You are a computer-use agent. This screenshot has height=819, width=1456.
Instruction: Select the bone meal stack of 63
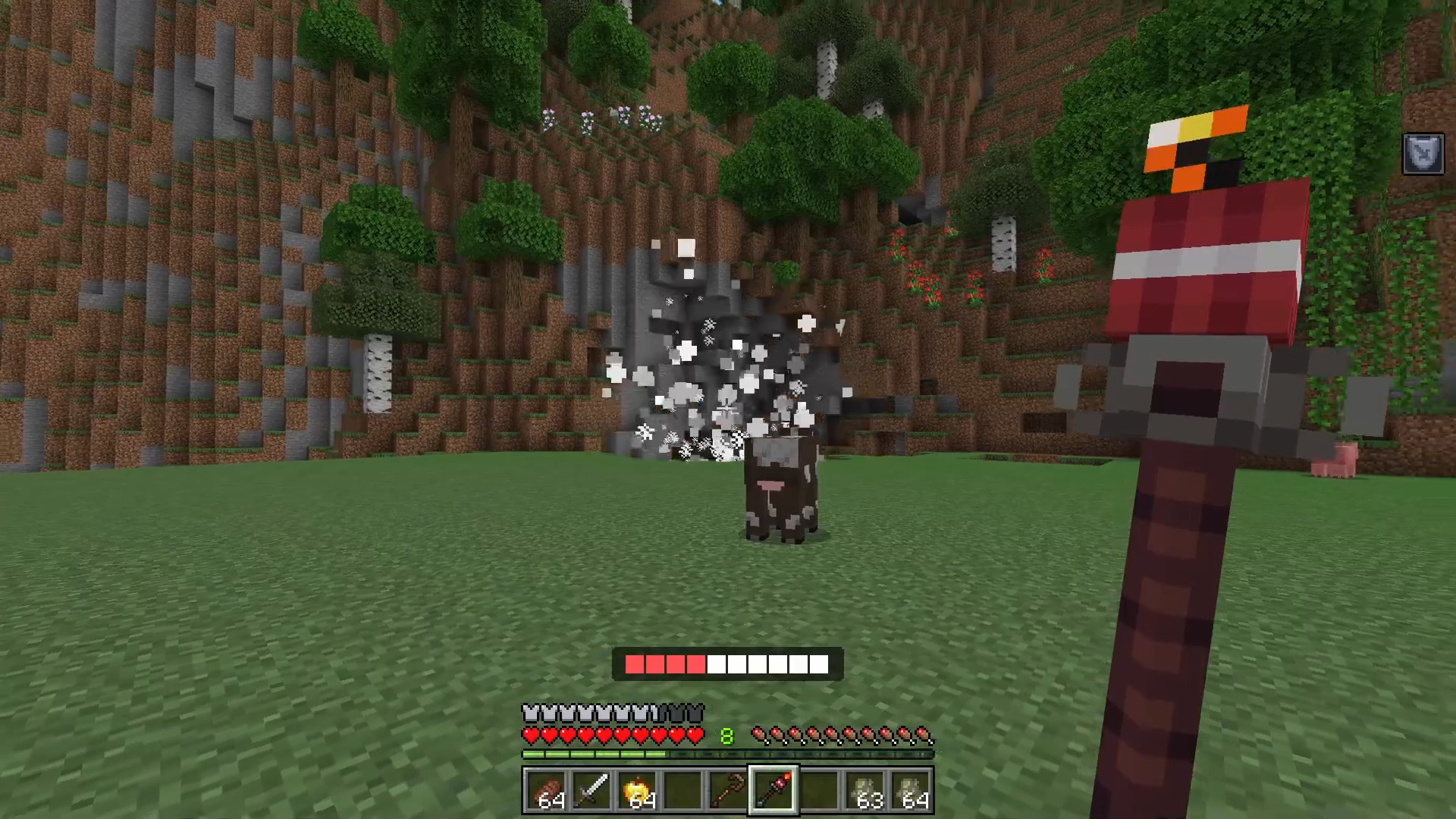(x=866, y=791)
